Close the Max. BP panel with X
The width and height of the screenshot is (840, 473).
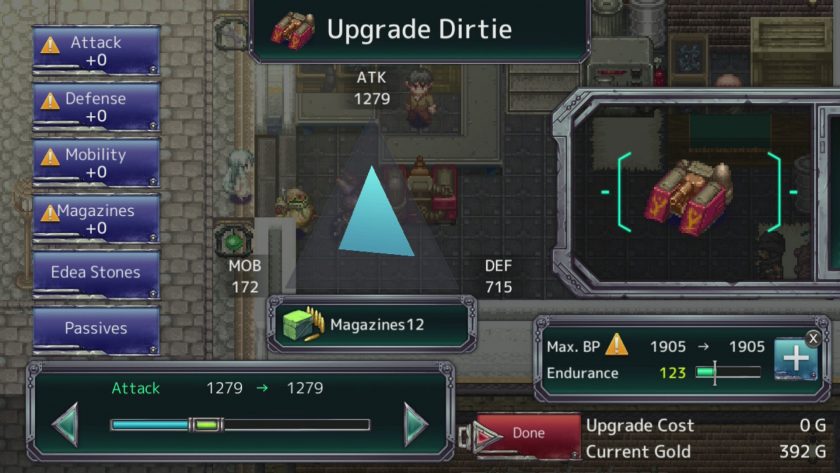tap(813, 338)
